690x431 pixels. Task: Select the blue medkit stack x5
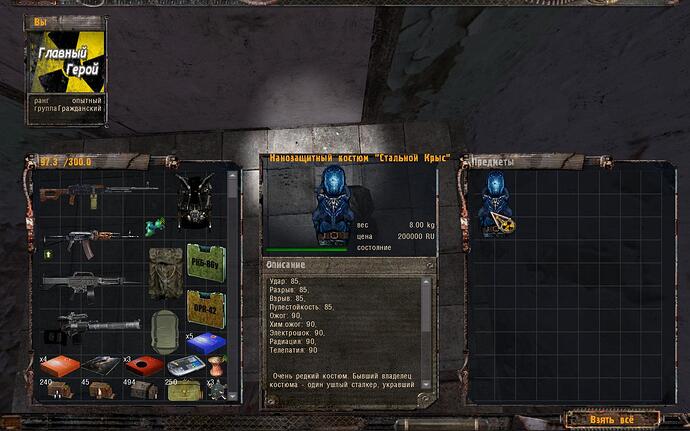click(x=205, y=343)
